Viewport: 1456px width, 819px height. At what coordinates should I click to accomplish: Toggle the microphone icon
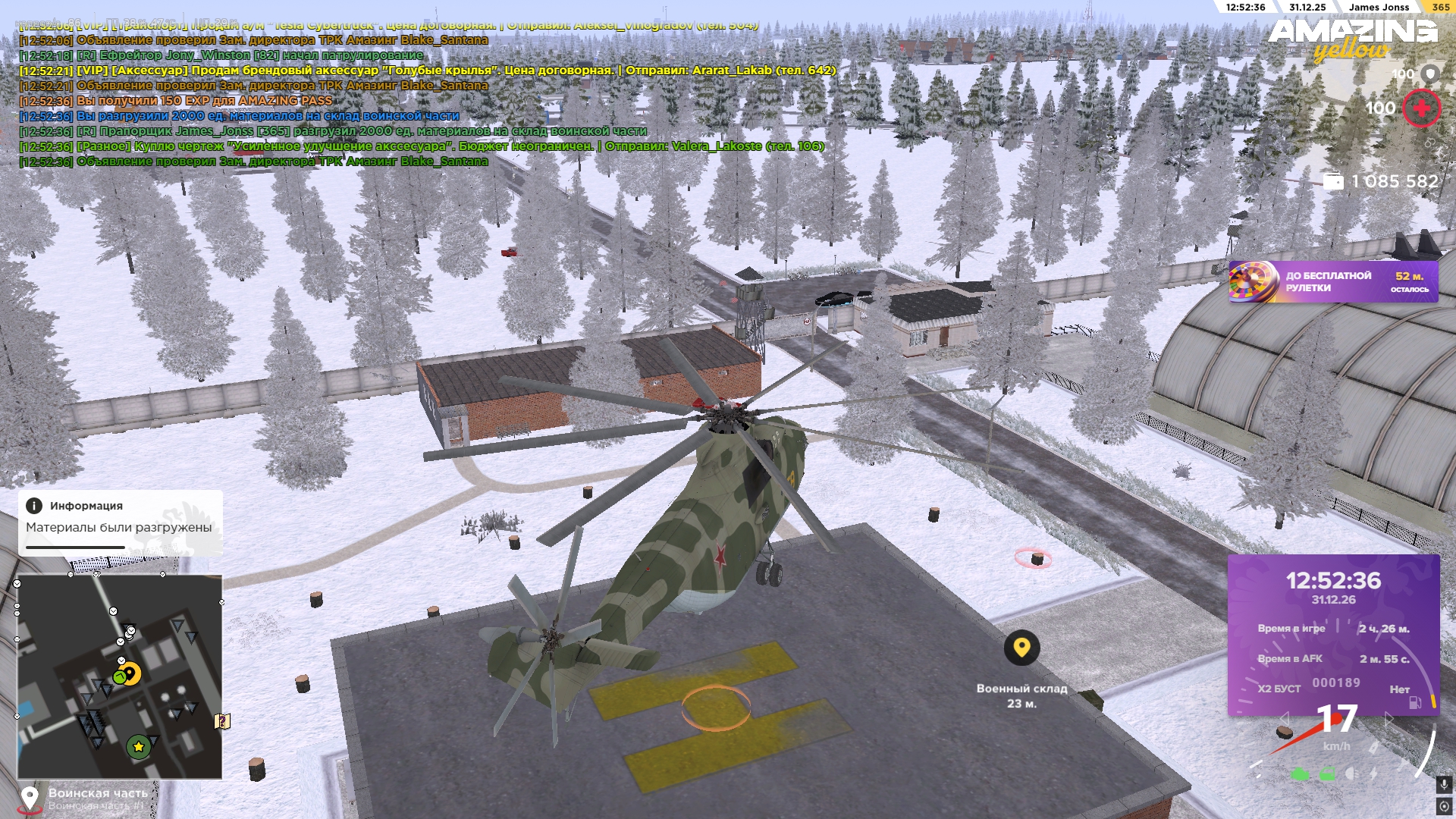(1444, 784)
